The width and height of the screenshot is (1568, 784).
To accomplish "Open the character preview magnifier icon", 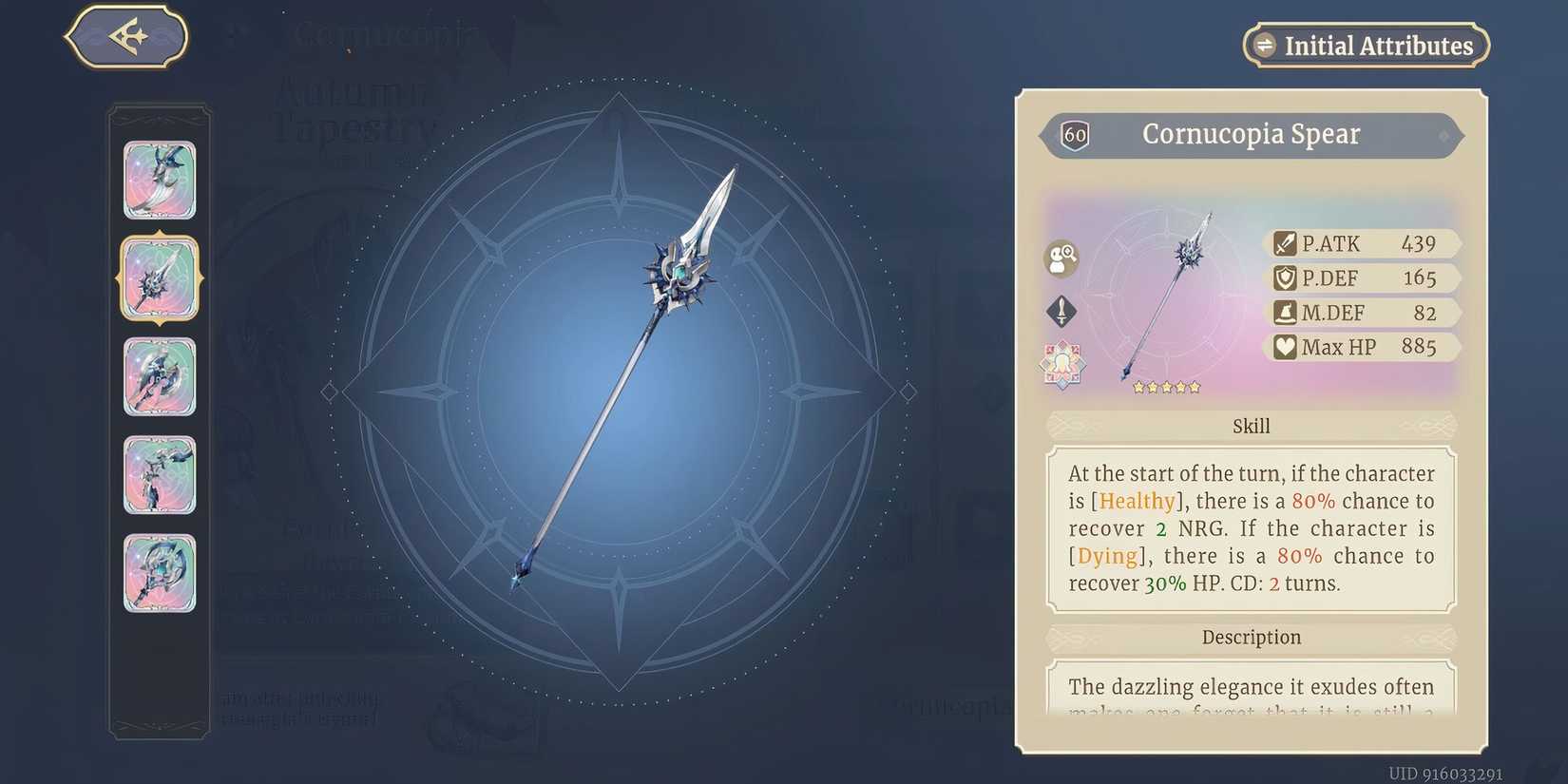I will [x=1061, y=258].
